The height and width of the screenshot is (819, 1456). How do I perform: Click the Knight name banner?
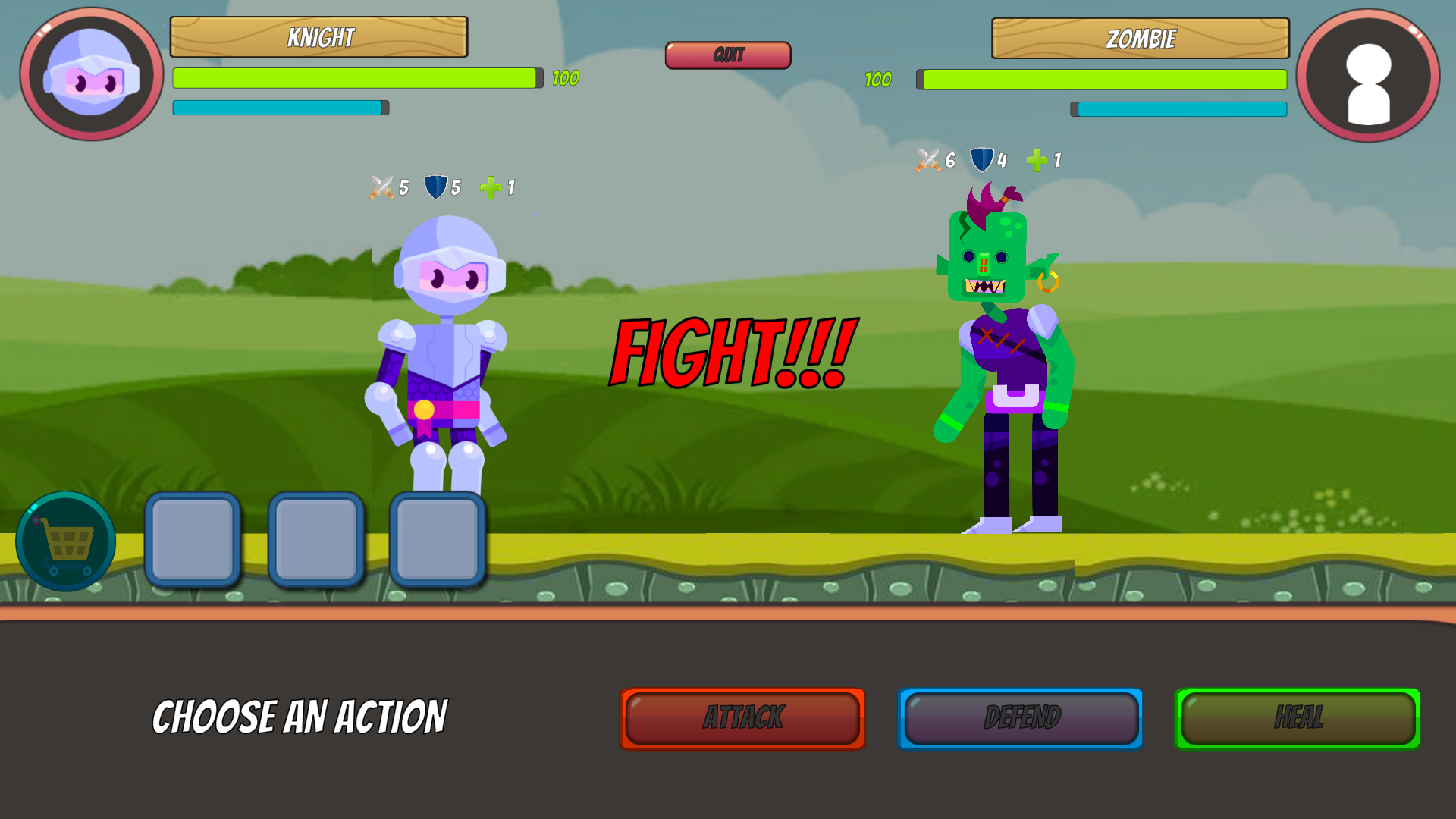pos(319,36)
